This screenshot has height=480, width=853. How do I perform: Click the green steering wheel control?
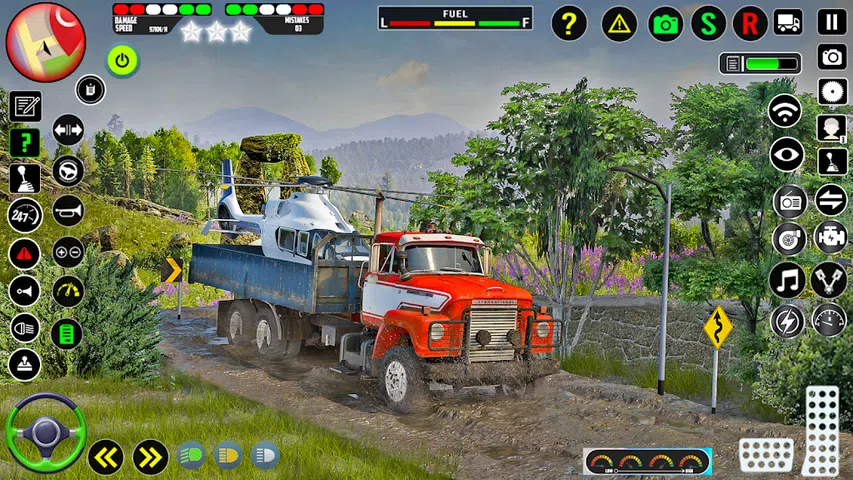pos(45,432)
